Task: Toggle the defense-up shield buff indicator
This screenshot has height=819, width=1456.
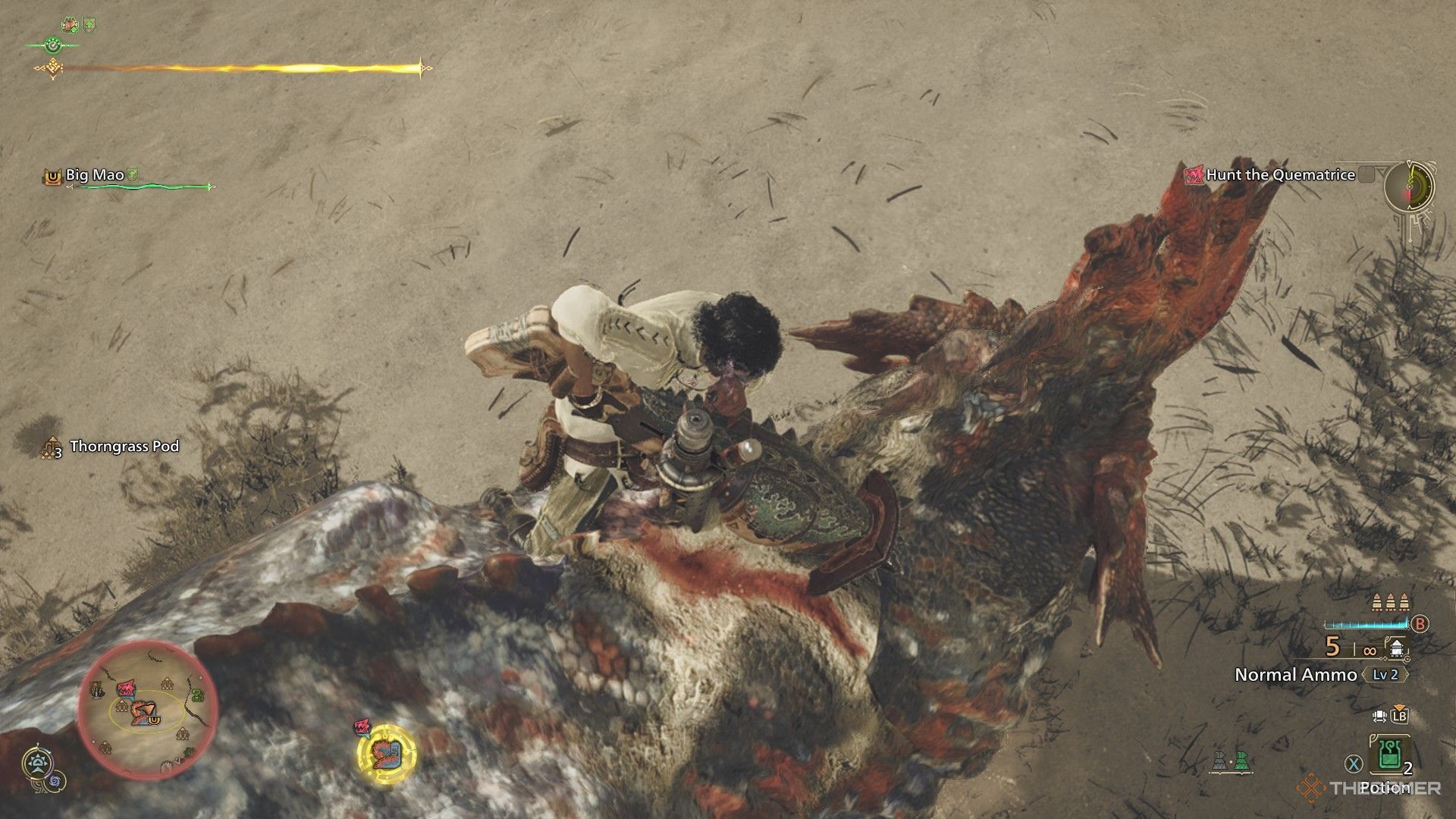Action: point(89,24)
